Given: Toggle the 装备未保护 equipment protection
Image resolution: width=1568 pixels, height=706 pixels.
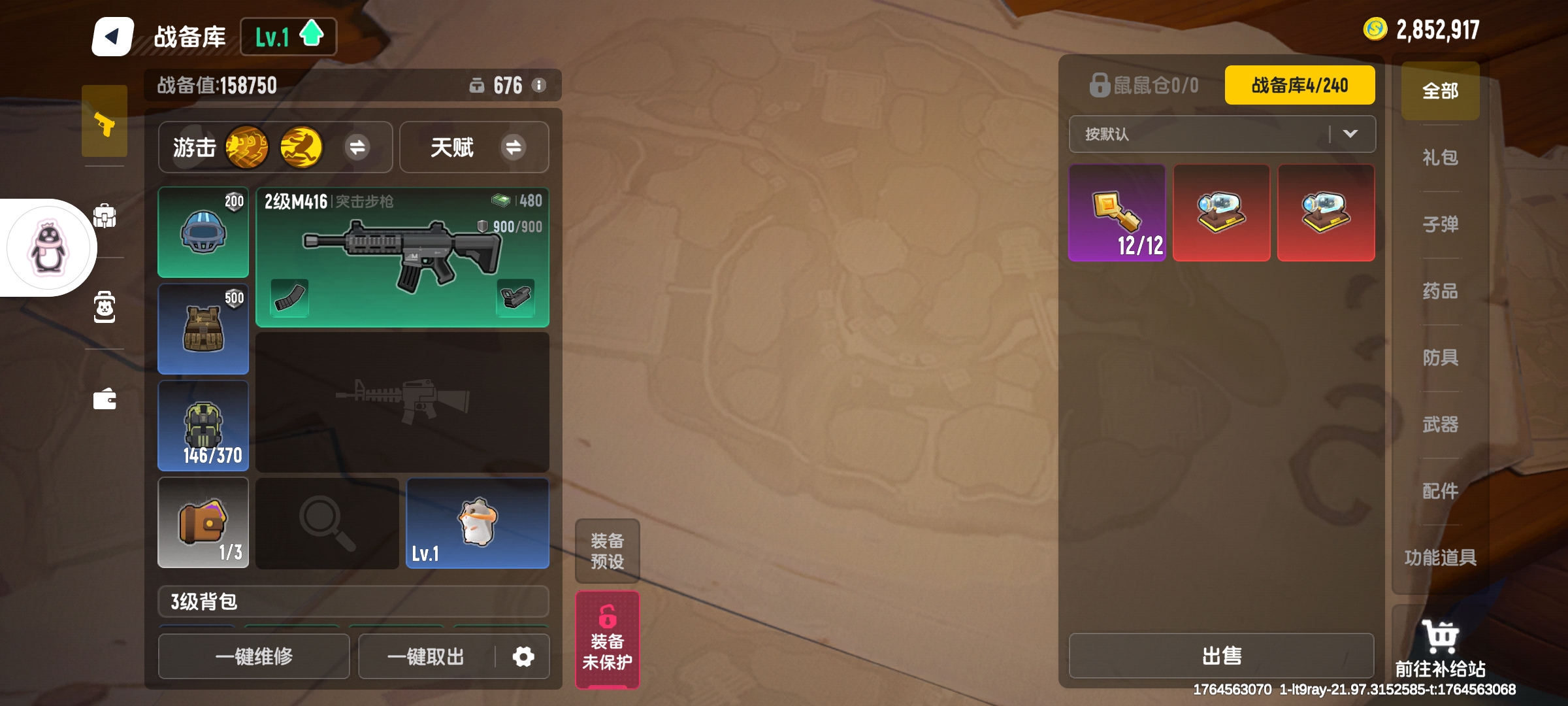Looking at the screenshot, I should [x=607, y=640].
